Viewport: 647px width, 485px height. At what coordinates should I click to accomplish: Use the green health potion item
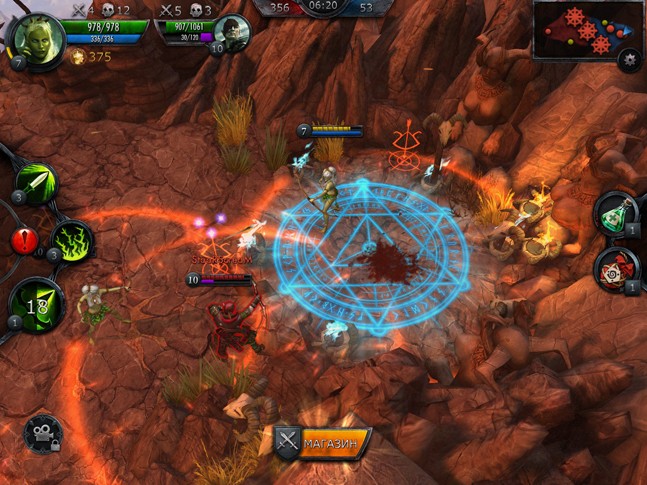tap(617, 212)
